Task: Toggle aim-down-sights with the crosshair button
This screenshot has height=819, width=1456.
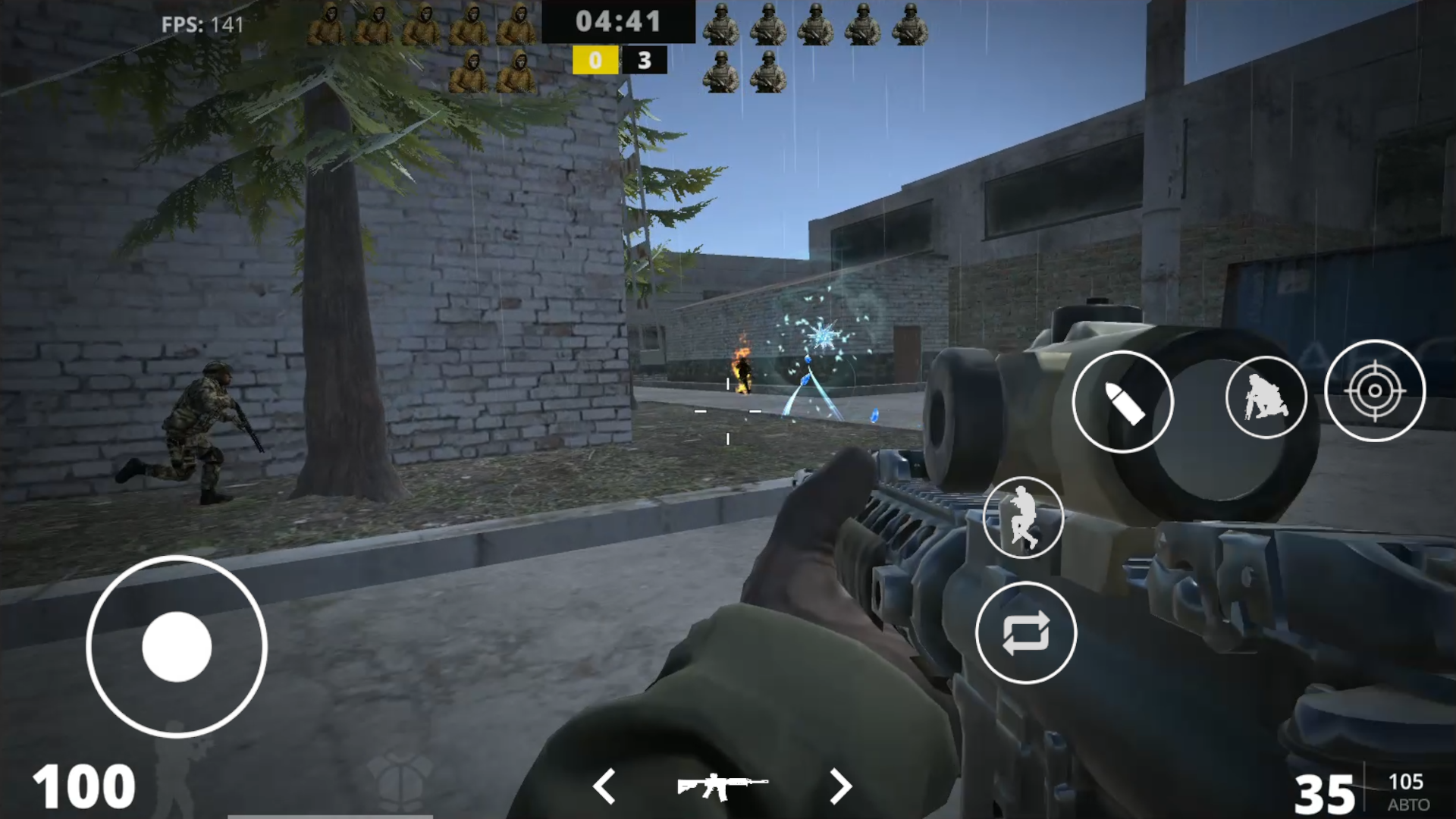Action: (1376, 391)
